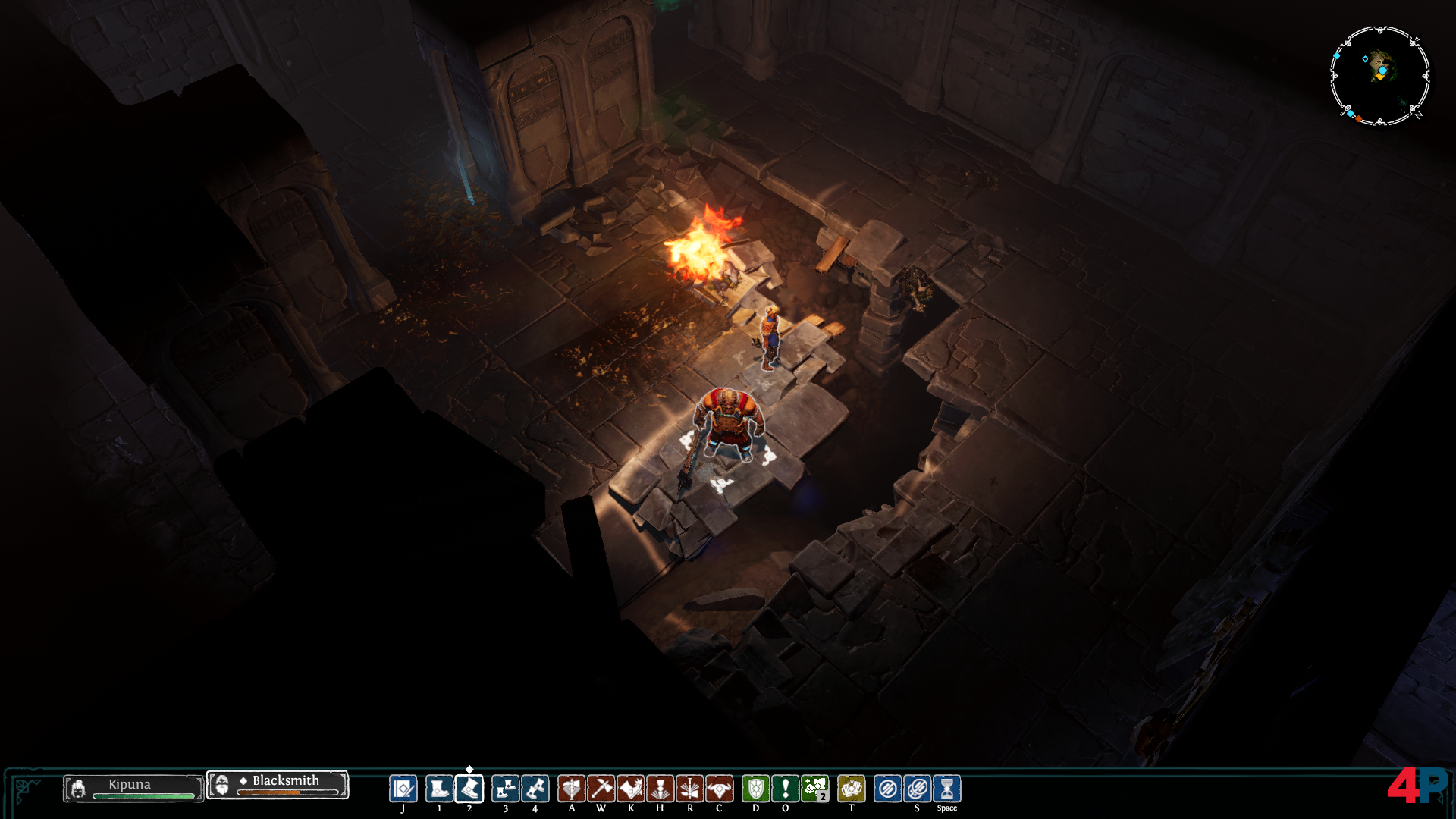Trigger the kick boot ability
This screenshot has width=1456, height=819.
point(630,789)
